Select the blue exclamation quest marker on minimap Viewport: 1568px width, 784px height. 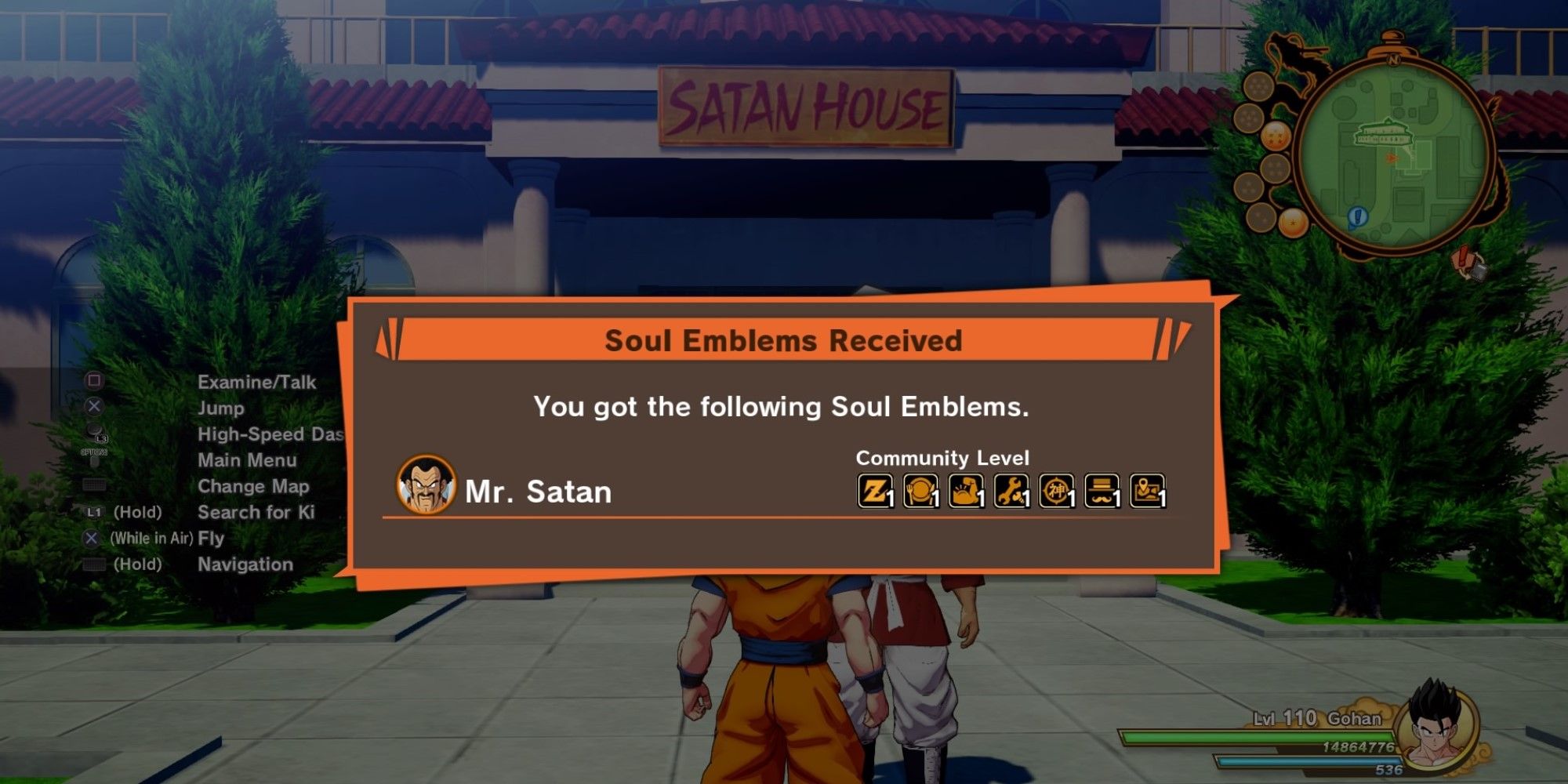pos(1357,216)
